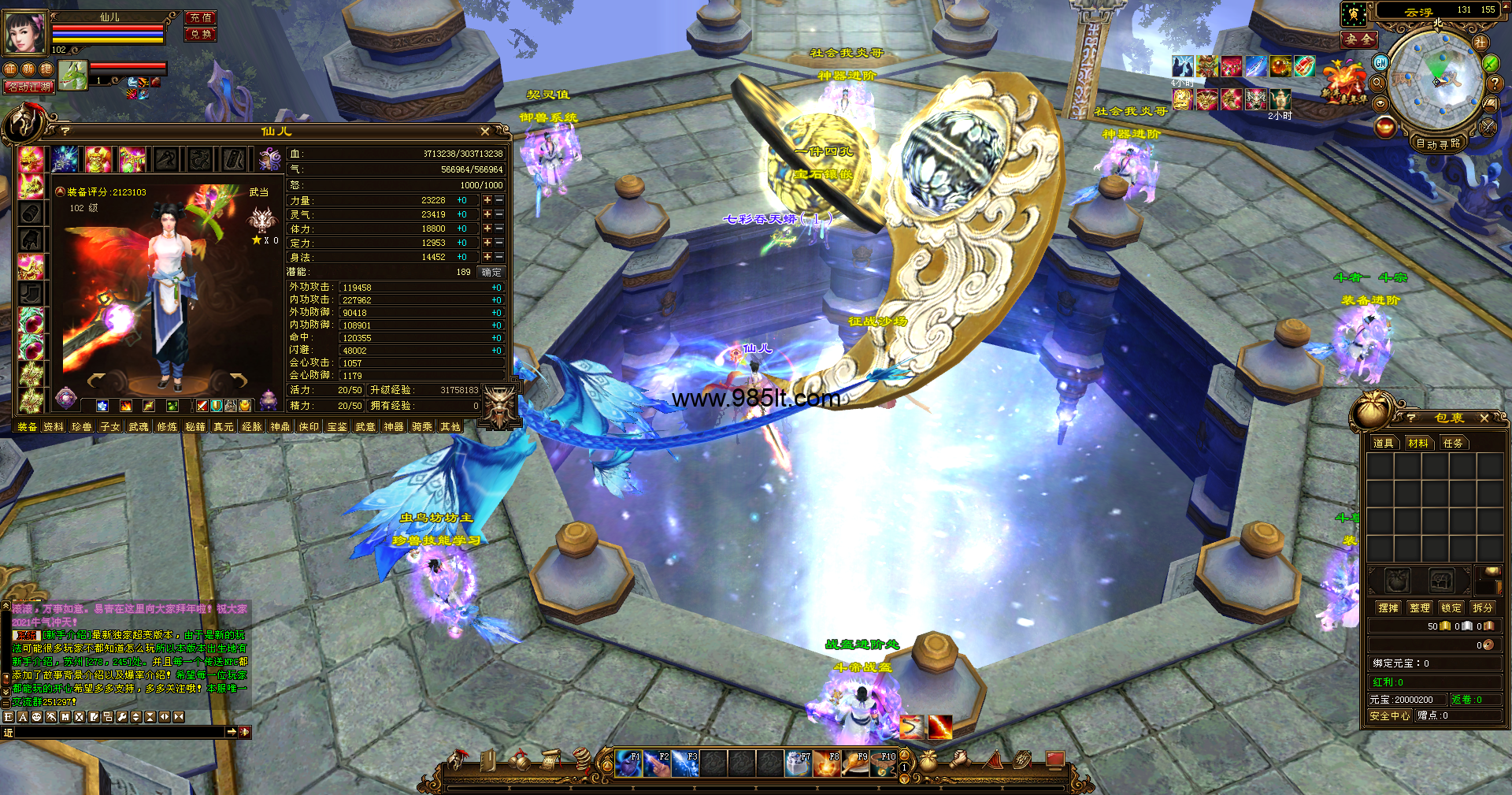
Task: Sort the bag with 整理 button
Action: (x=1420, y=608)
